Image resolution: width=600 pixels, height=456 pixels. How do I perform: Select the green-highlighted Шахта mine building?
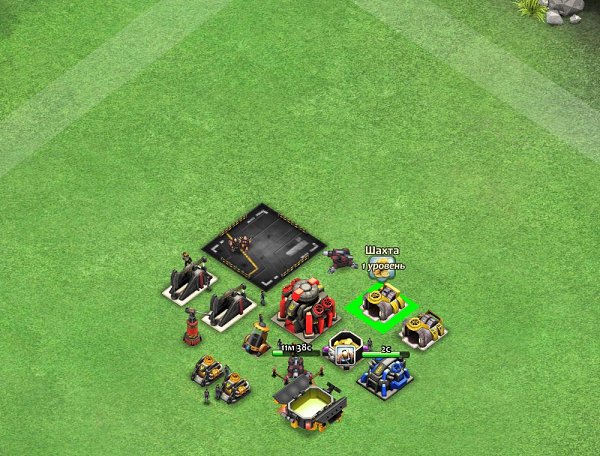point(382,302)
